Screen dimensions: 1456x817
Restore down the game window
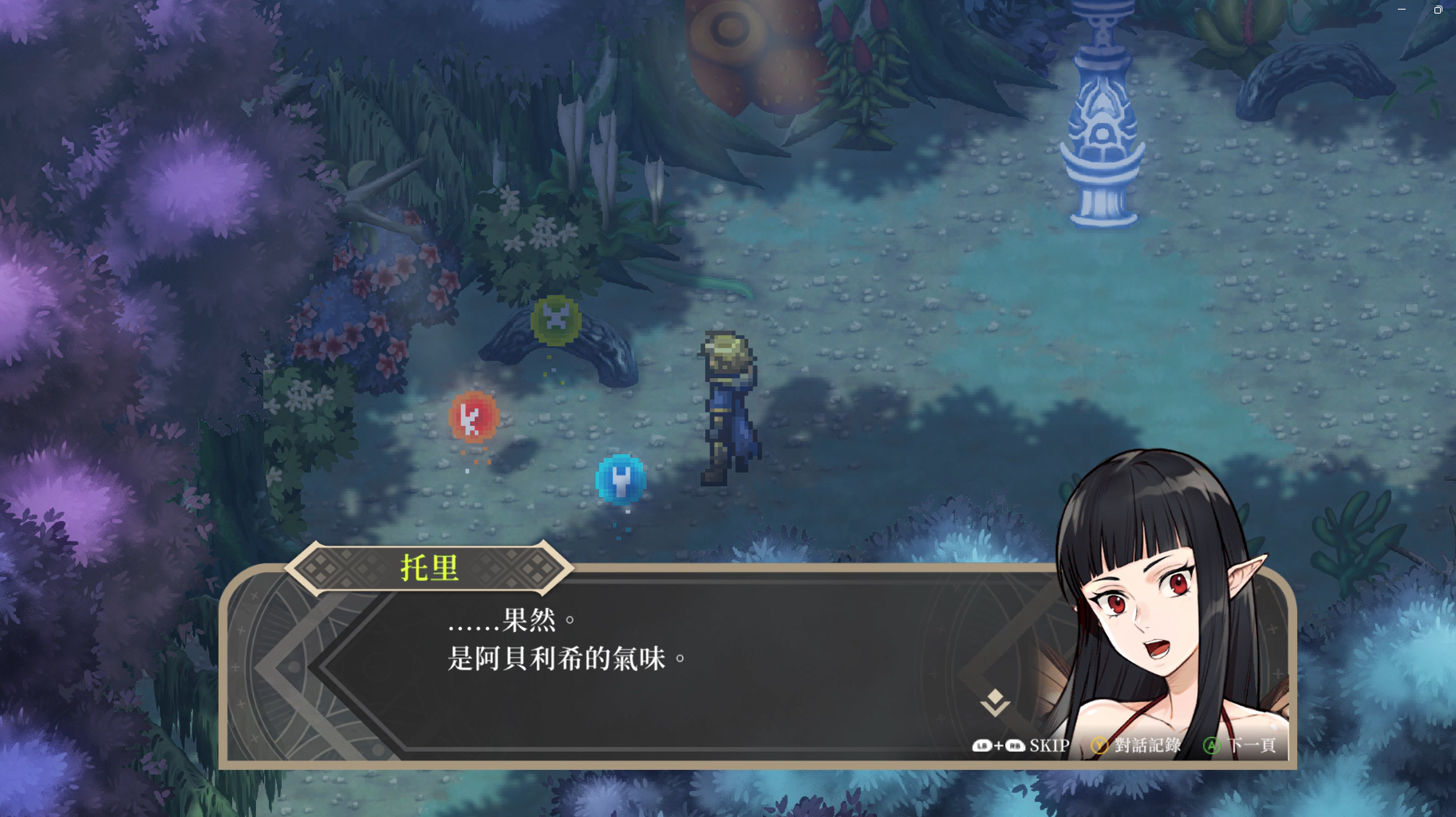pyautogui.click(x=1438, y=10)
